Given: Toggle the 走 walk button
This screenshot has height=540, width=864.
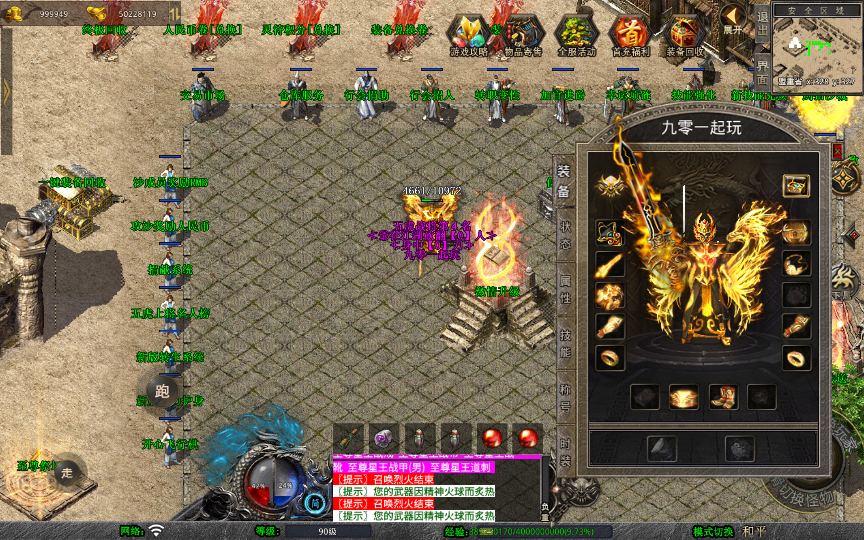Looking at the screenshot, I should pos(68,473).
